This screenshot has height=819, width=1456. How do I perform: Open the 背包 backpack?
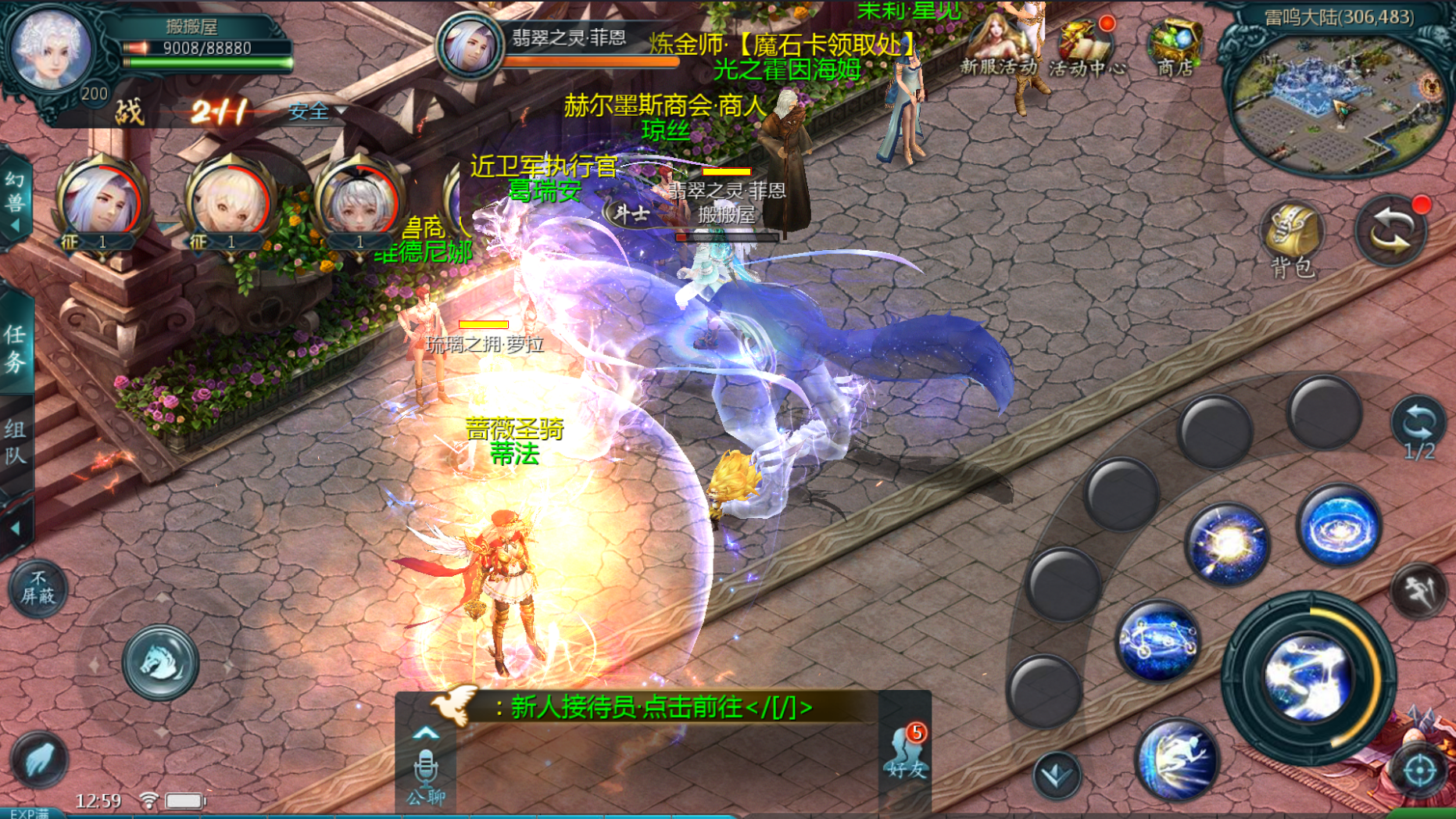coord(1292,238)
